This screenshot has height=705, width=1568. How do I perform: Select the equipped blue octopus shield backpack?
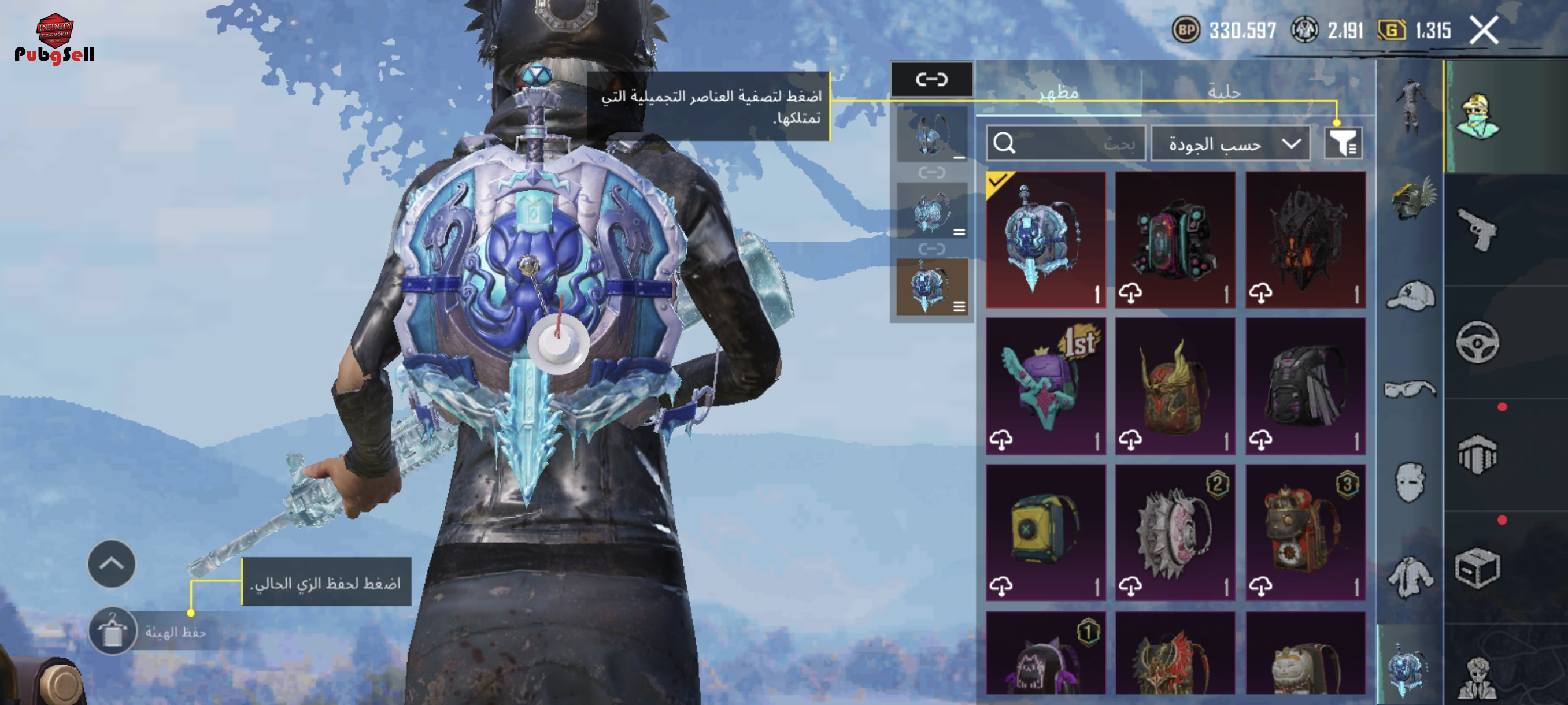click(x=1045, y=240)
